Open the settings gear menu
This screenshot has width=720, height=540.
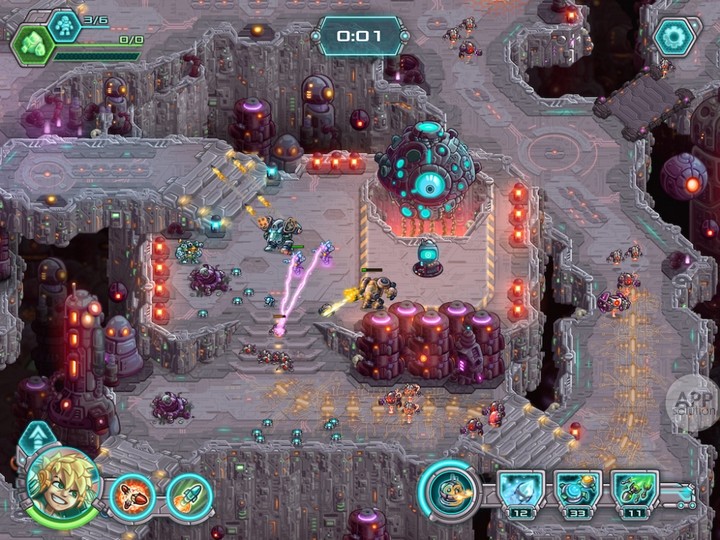coord(674,36)
